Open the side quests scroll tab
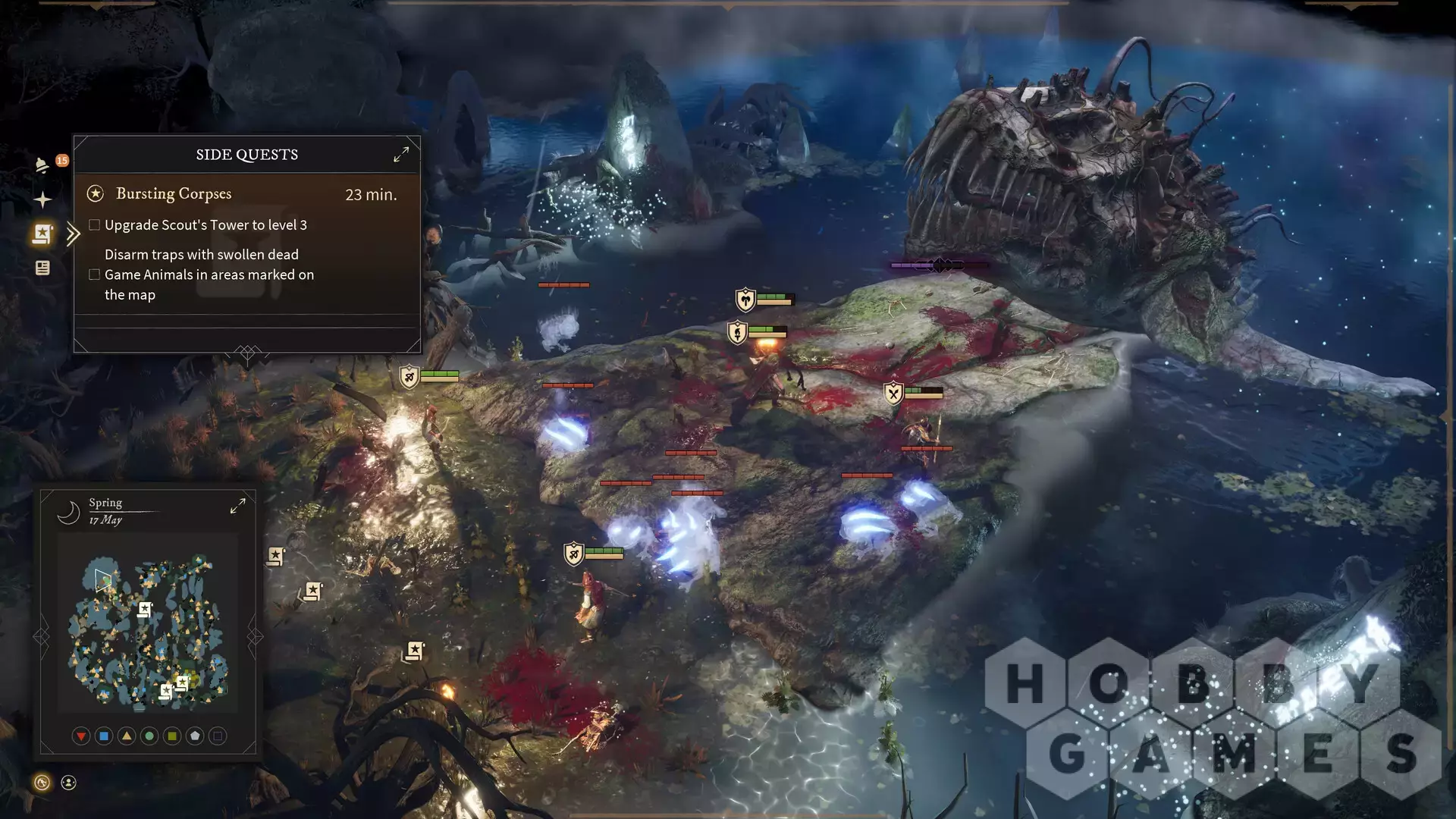This screenshot has height=819, width=1456. (x=42, y=234)
